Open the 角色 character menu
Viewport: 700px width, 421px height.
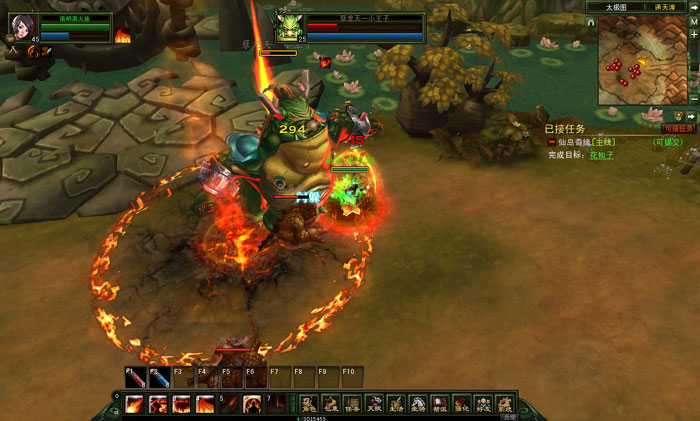[x=309, y=405]
